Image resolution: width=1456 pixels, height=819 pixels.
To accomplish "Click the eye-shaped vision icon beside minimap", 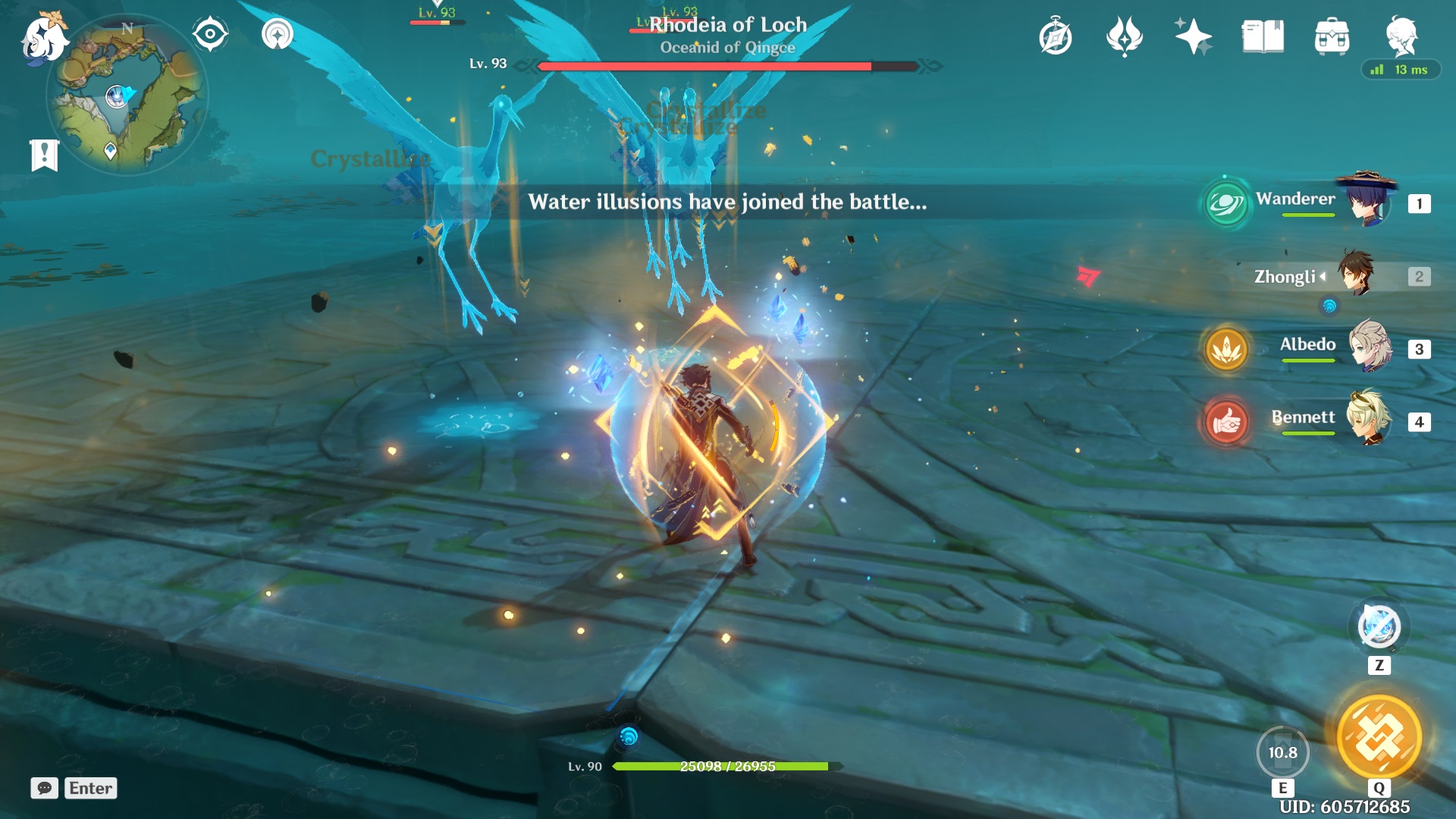I will 209,33.
